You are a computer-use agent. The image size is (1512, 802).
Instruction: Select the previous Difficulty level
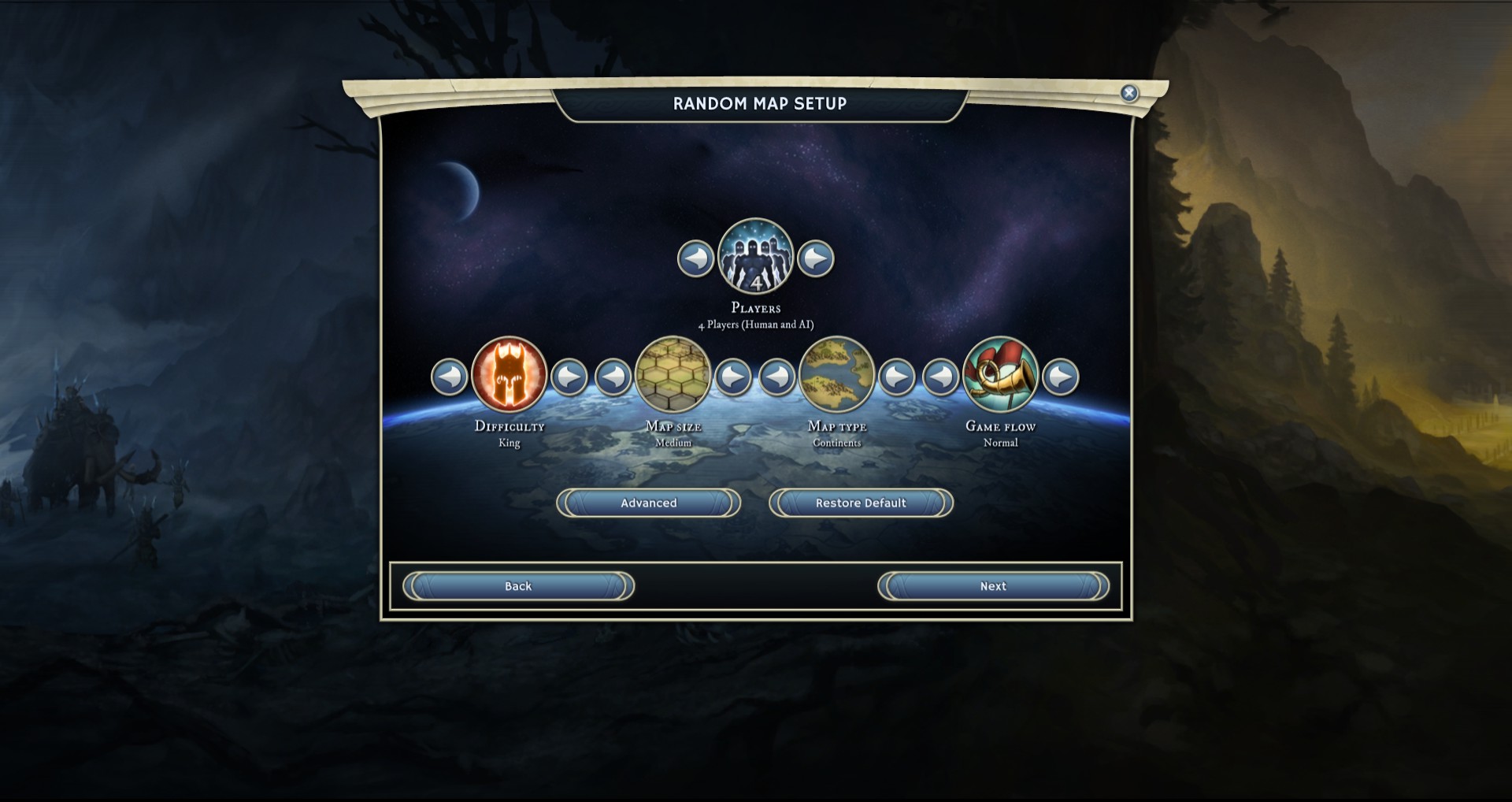450,377
